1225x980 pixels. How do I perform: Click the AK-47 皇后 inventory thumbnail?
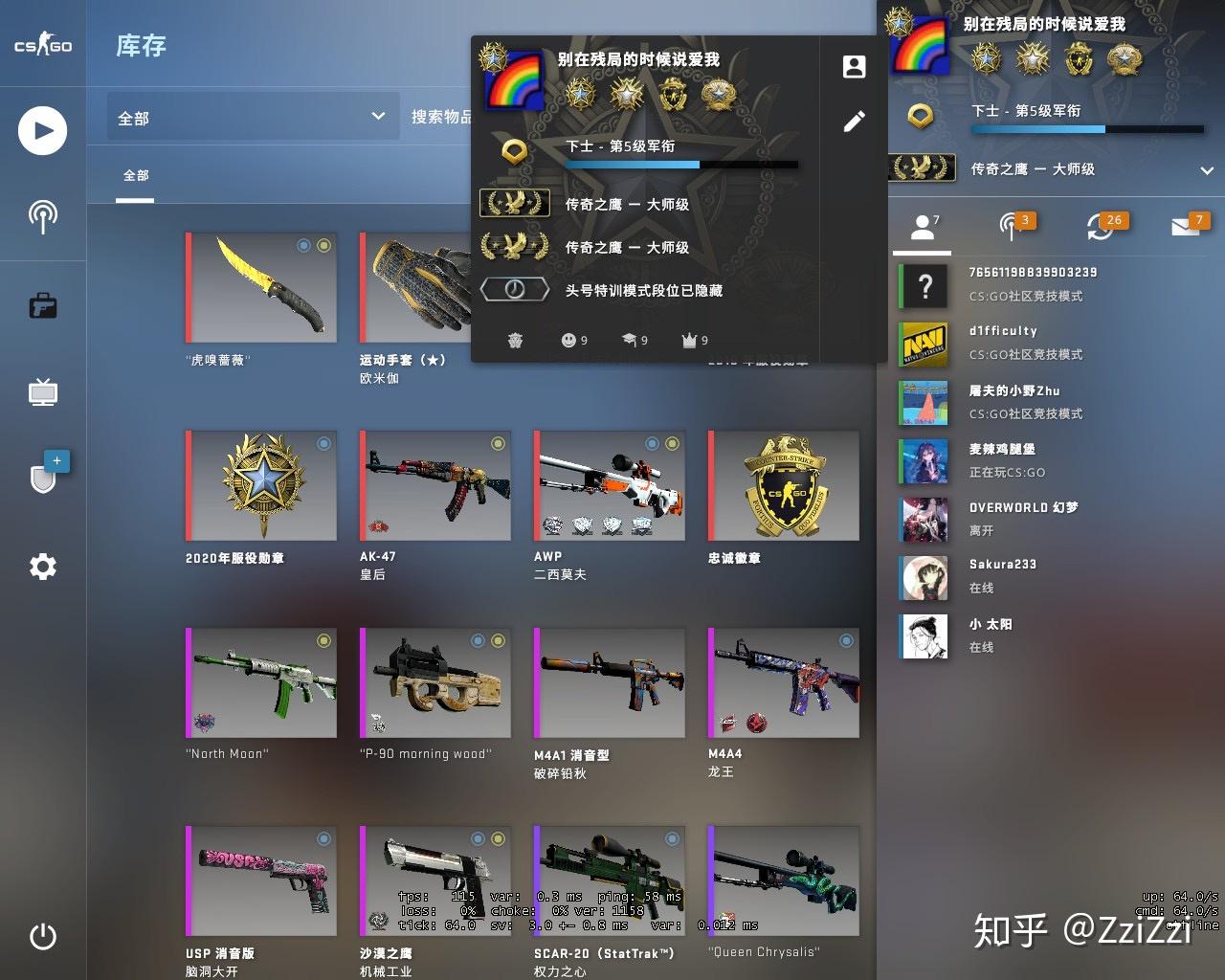coord(434,486)
